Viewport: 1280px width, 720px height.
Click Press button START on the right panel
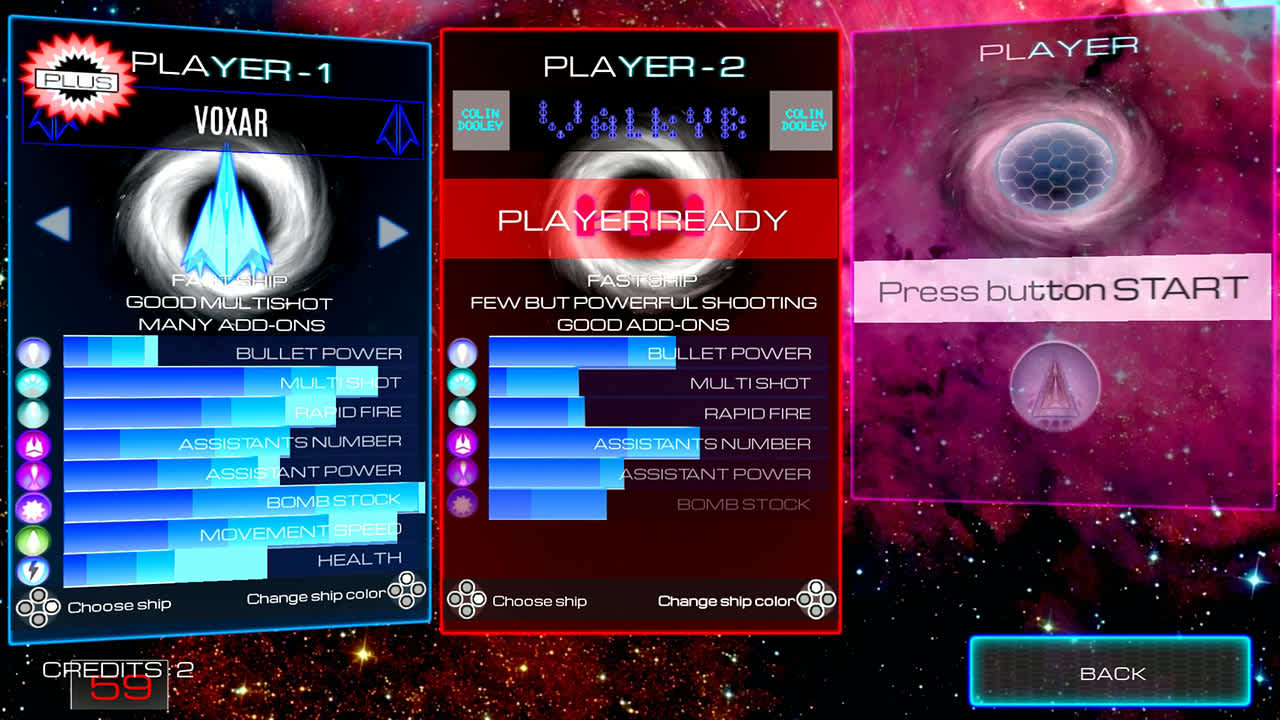[1064, 290]
